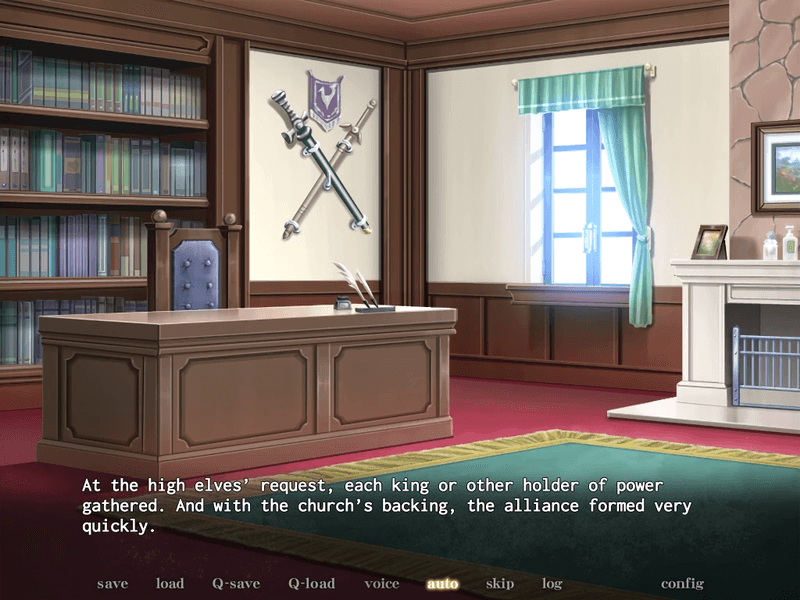Image resolution: width=800 pixels, height=600 pixels.
Task: Replay the voice line
Action: tap(382, 583)
